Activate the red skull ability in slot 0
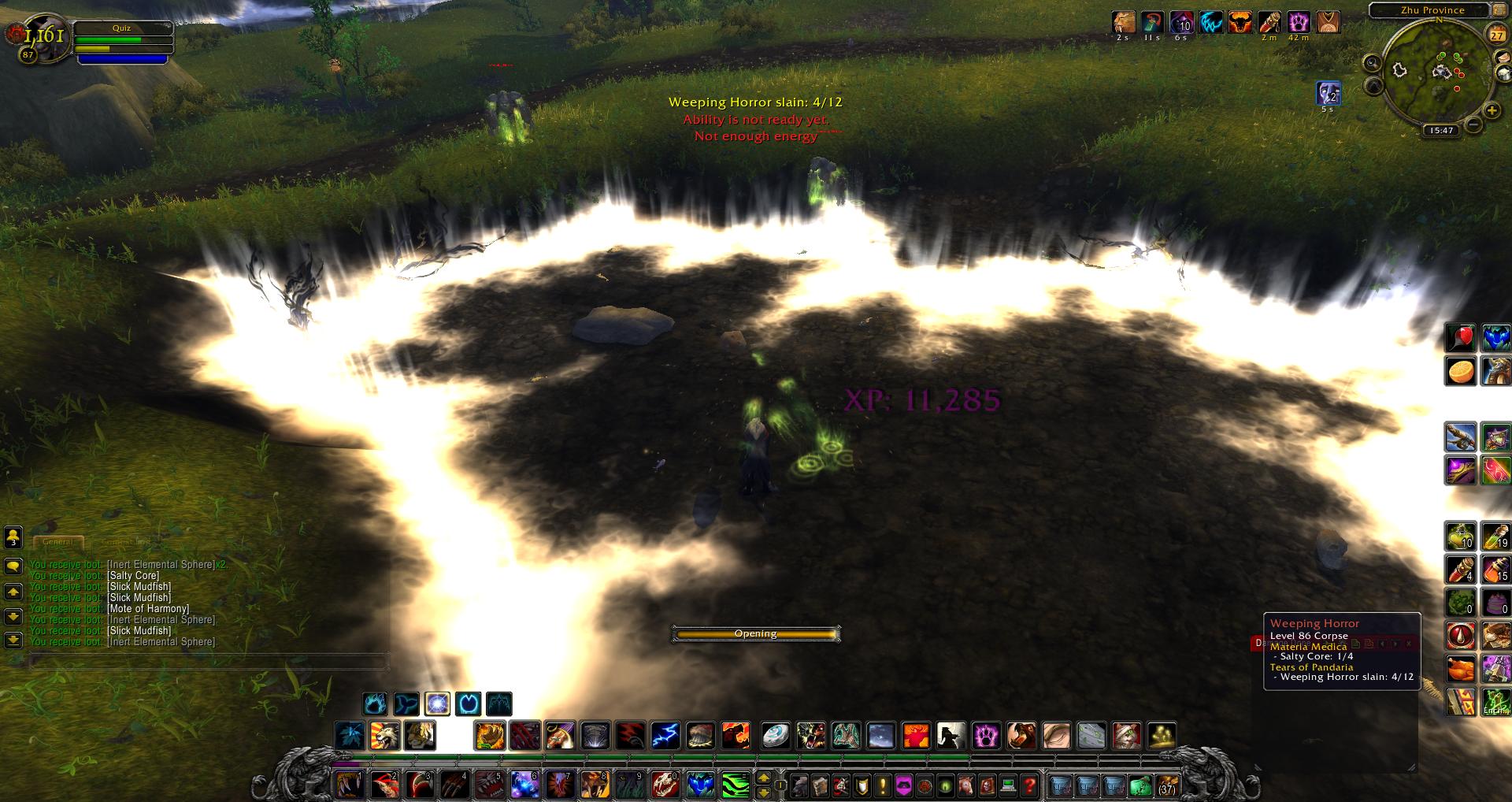 (665, 785)
